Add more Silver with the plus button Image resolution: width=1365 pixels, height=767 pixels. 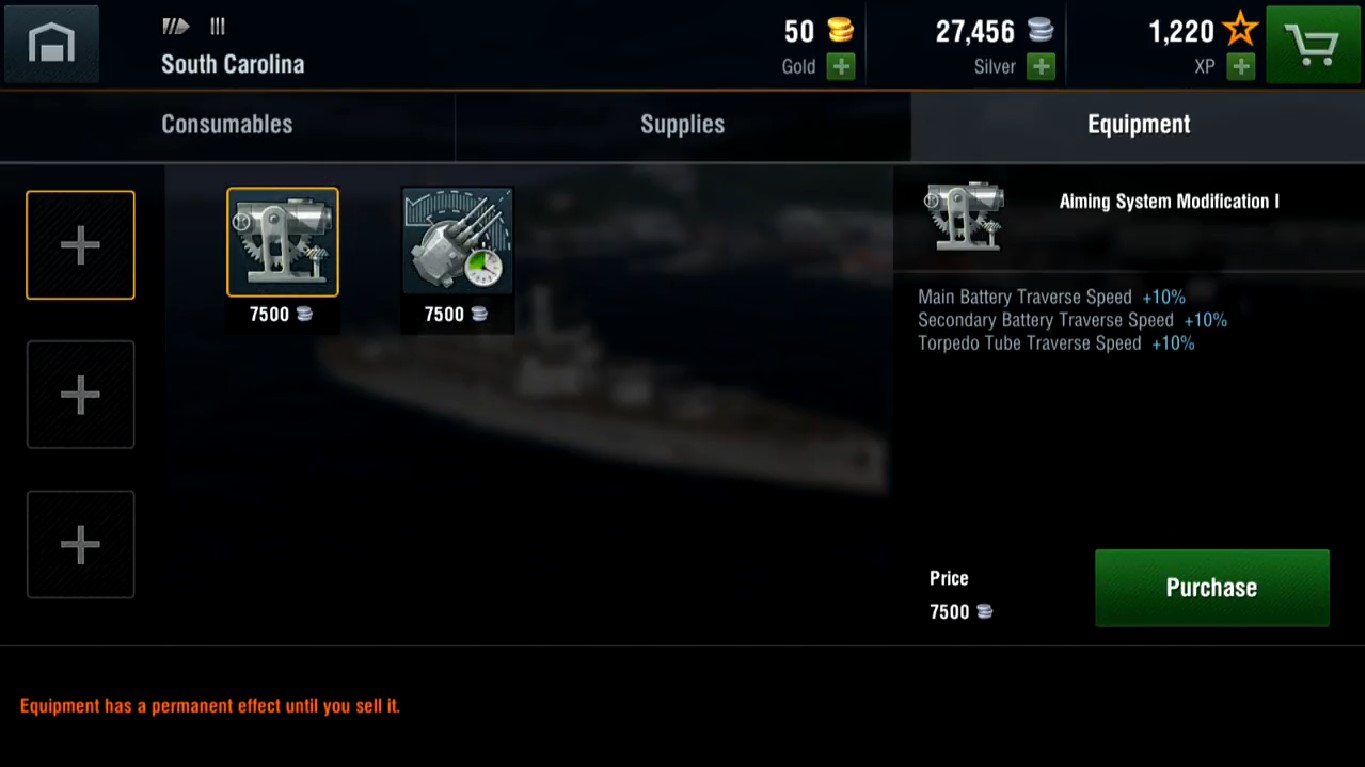[x=1040, y=67]
